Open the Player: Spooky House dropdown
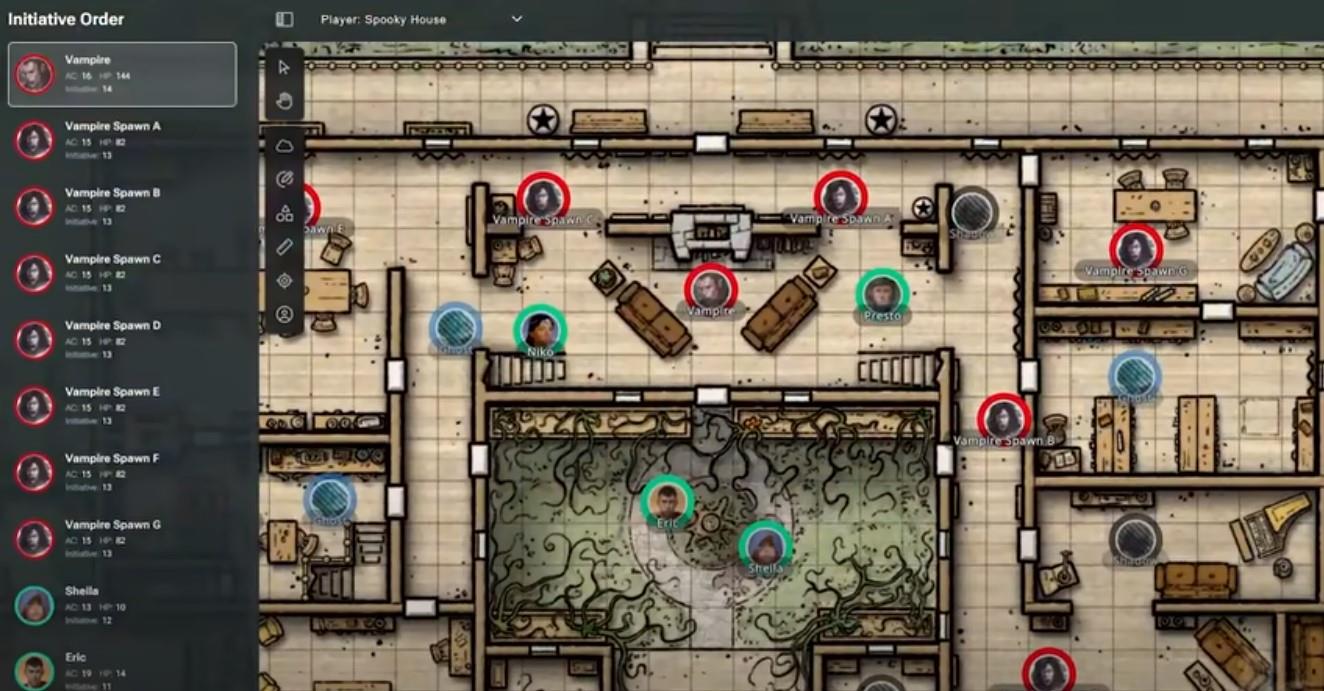The width and height of the screenshot is (1324, 691). [420, 19]
